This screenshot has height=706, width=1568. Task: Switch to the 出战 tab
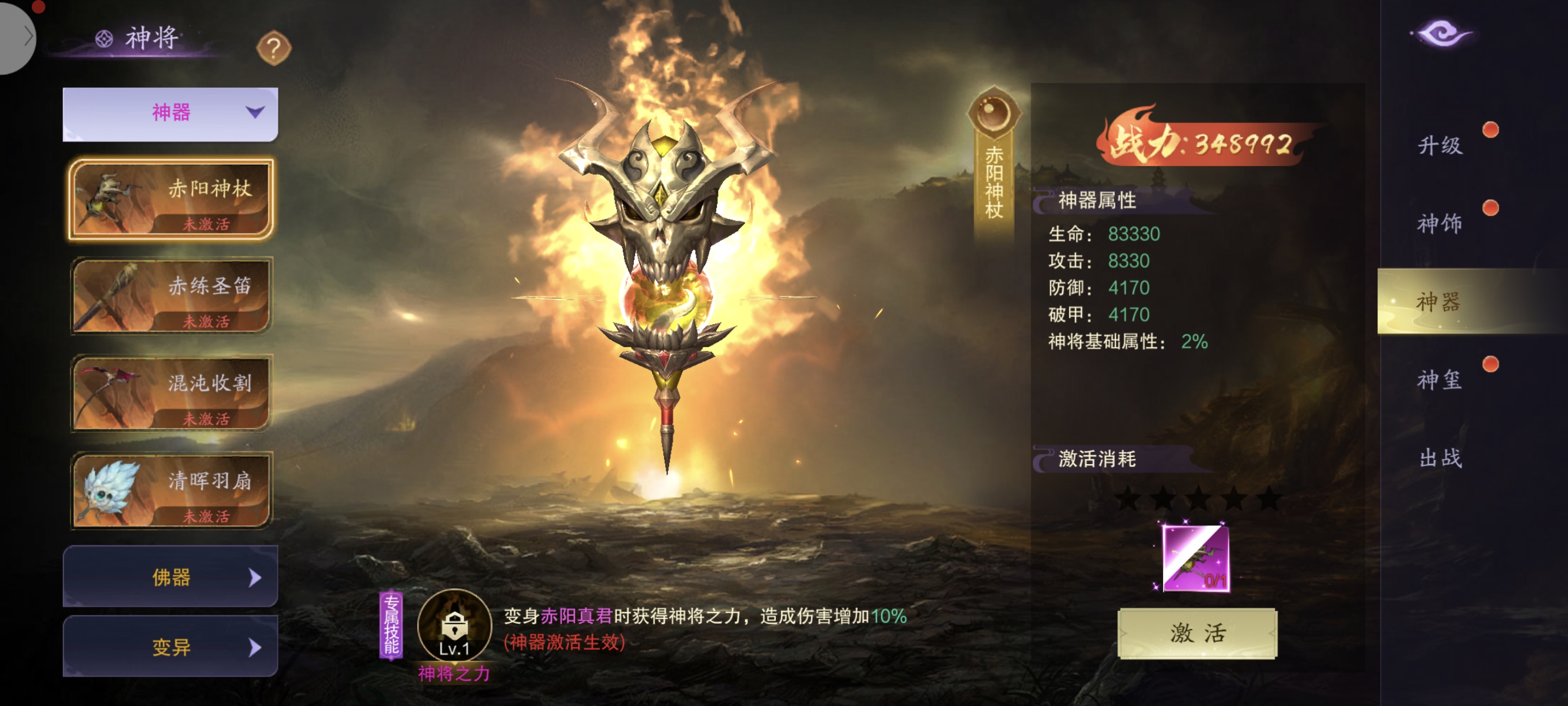(x=1440, y=458)
